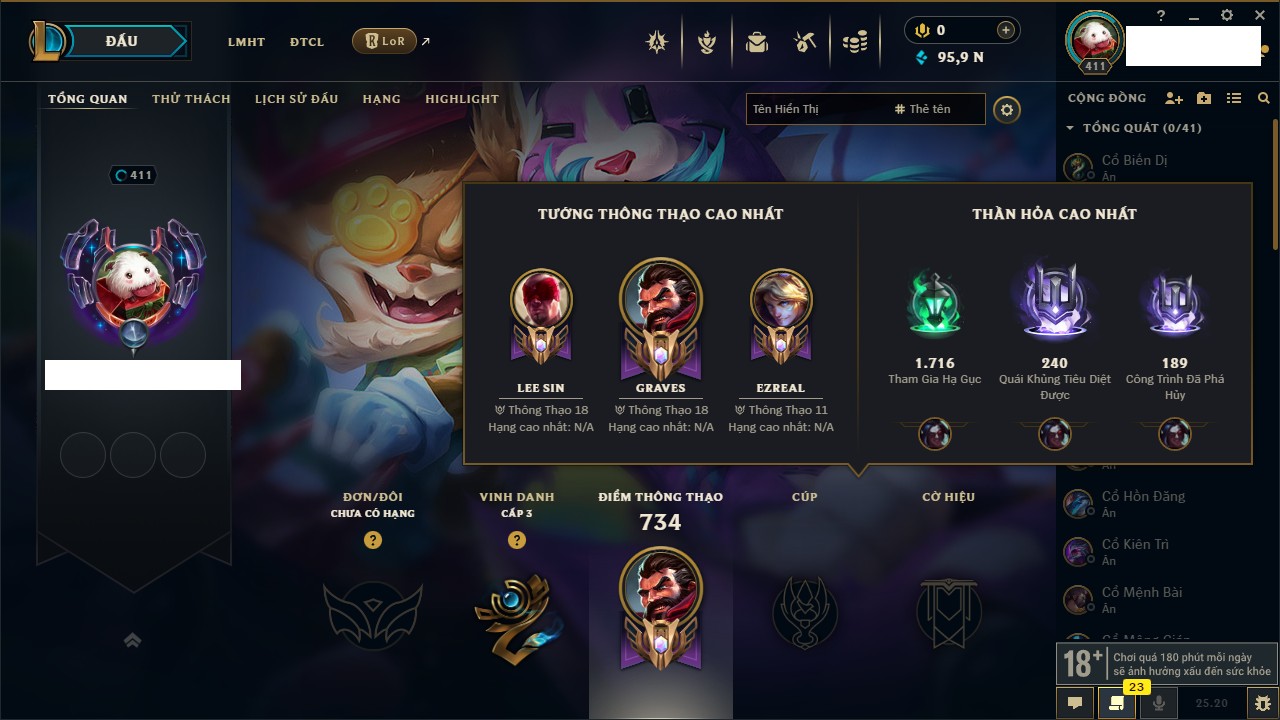Image resolution: width=1280 pixels, height=720 pixels.
Task: Collapse the TỔNG QUÁT friends group
Action: (x=1070, y=128)
